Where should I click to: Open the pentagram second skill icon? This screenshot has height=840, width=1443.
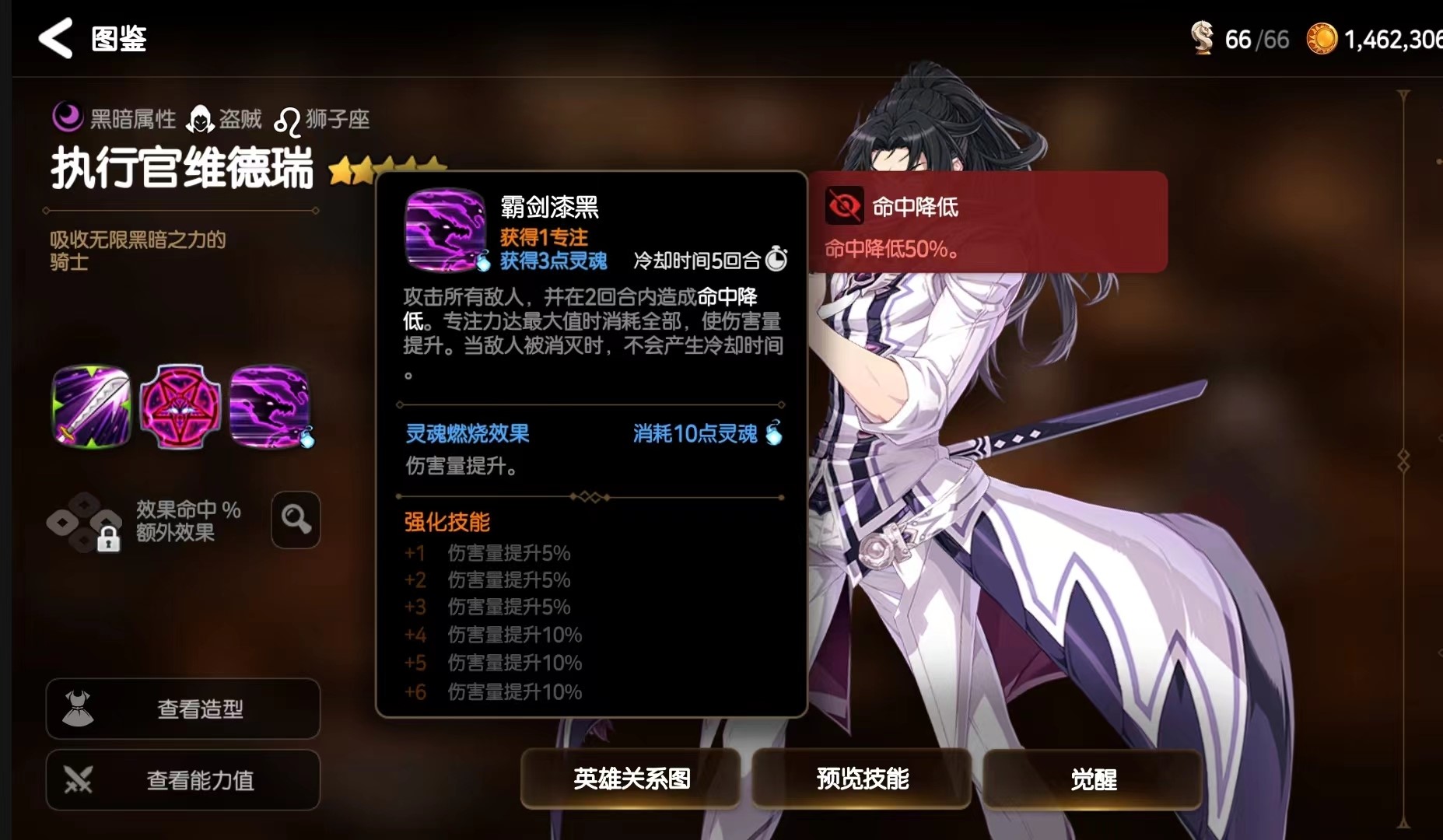click(182, 405)
